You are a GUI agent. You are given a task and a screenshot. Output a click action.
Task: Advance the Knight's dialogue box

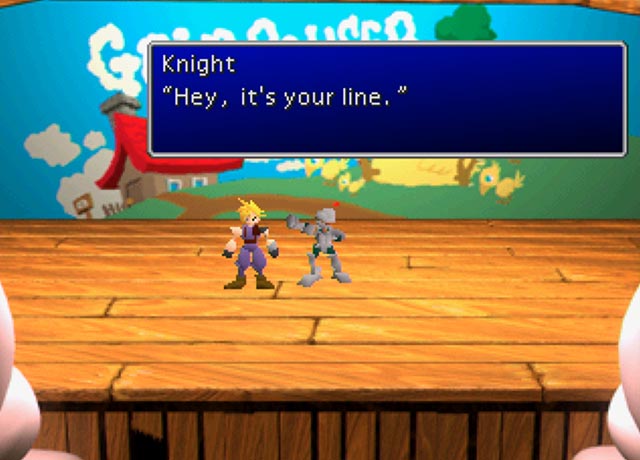387,98
